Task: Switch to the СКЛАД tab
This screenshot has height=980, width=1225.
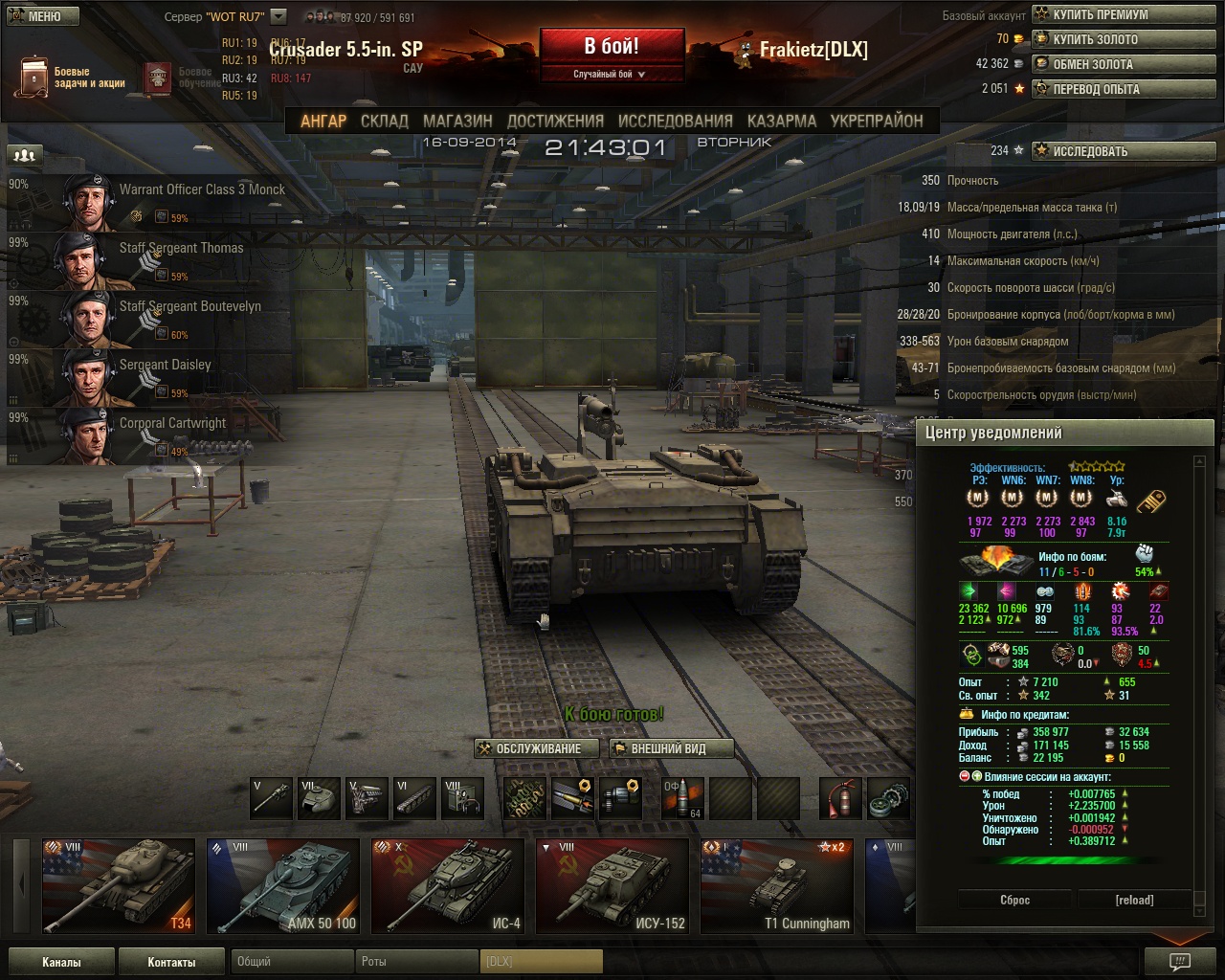Action: (x=385, y=122)
